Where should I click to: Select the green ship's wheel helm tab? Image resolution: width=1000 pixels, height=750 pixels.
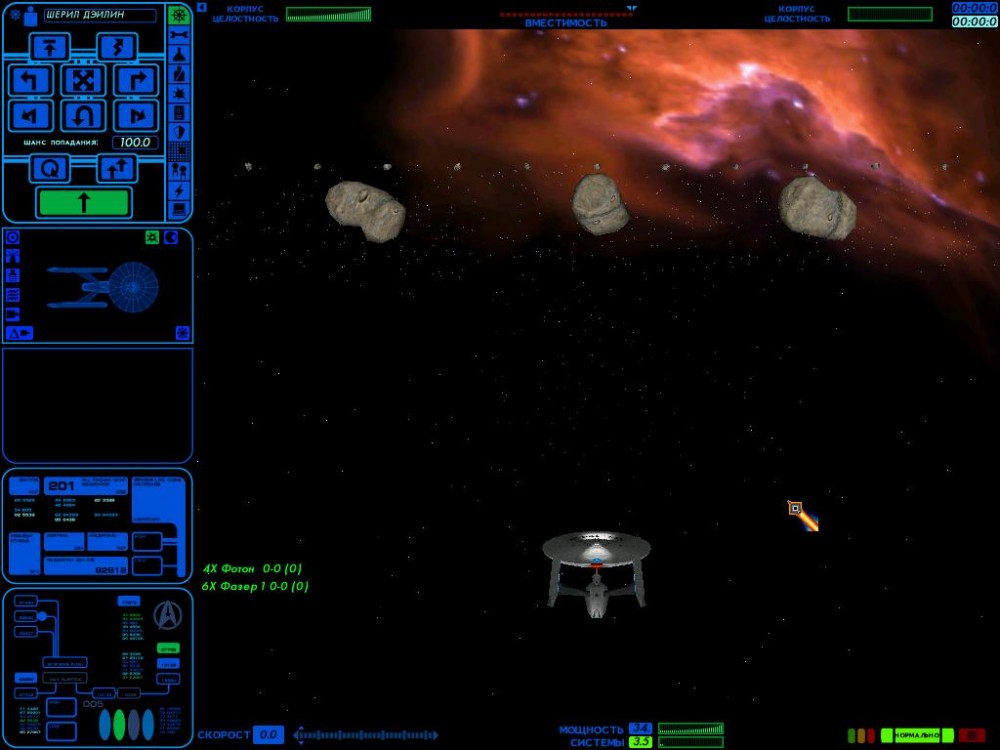coord(179,15)
